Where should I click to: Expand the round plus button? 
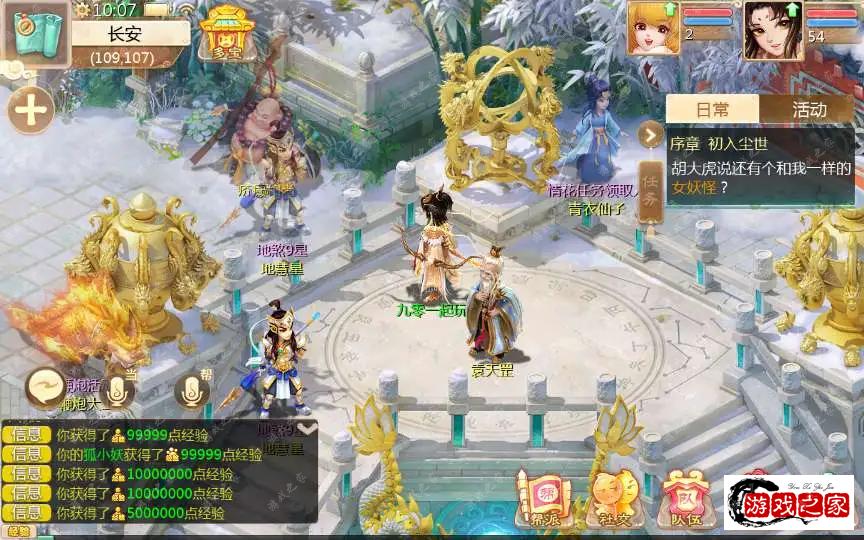(x=31, y=110)
